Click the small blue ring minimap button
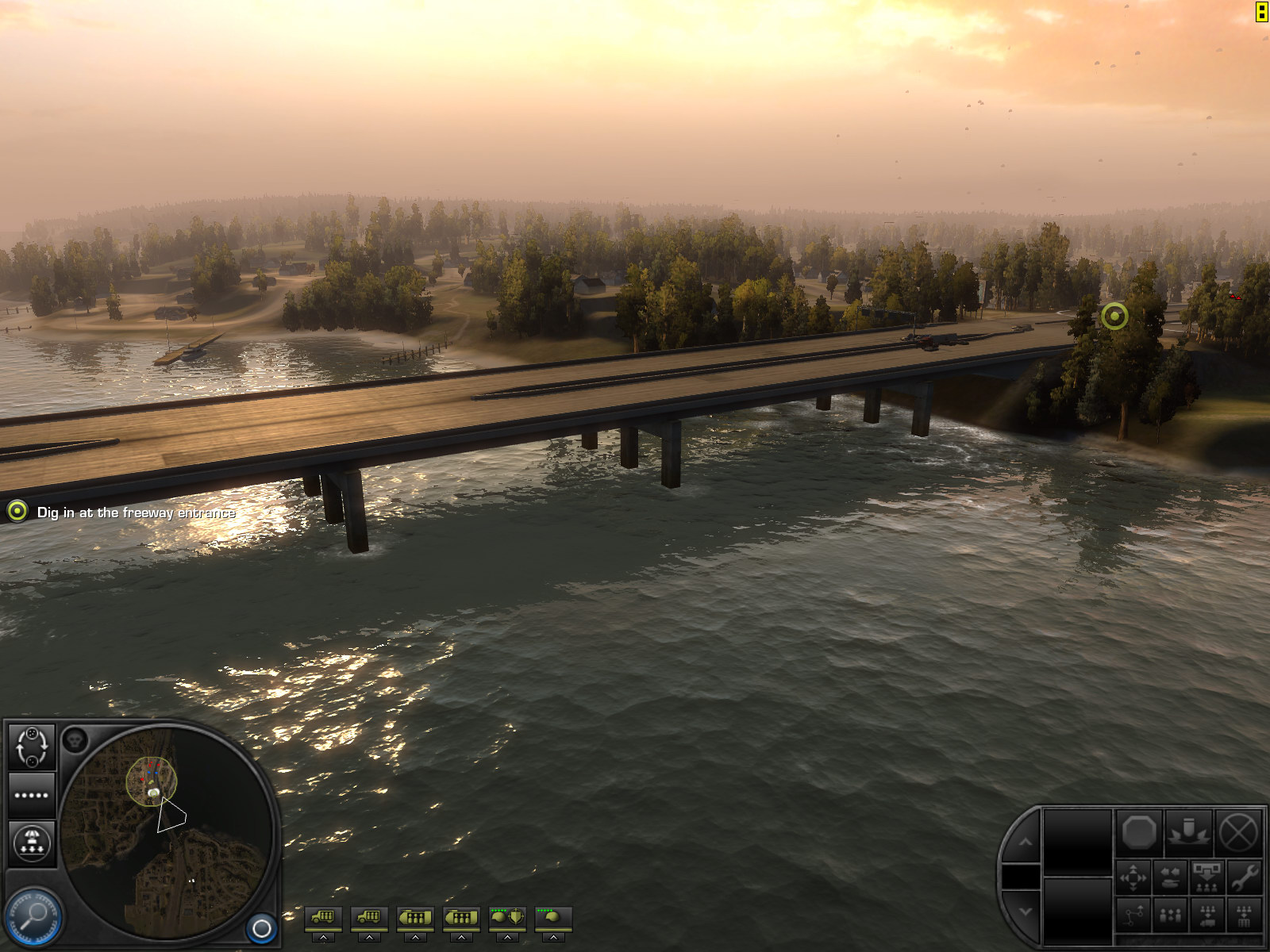 (261, 927)
